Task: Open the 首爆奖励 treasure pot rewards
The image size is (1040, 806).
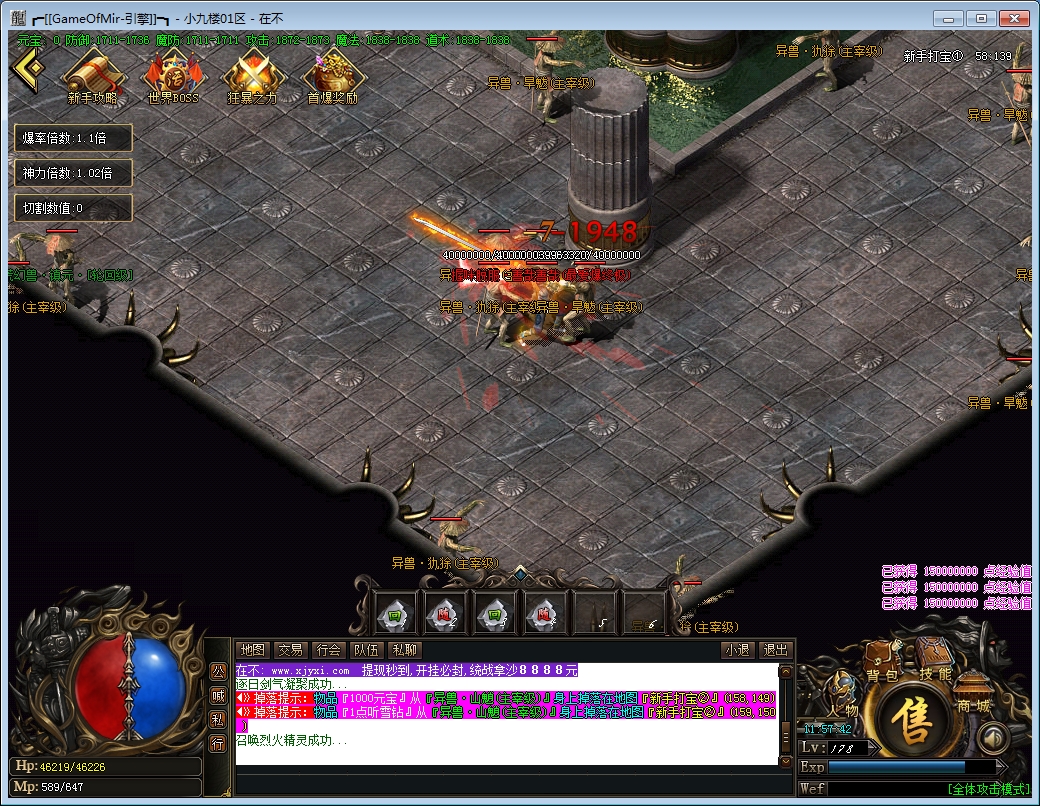Action: [x=332, y=76]
